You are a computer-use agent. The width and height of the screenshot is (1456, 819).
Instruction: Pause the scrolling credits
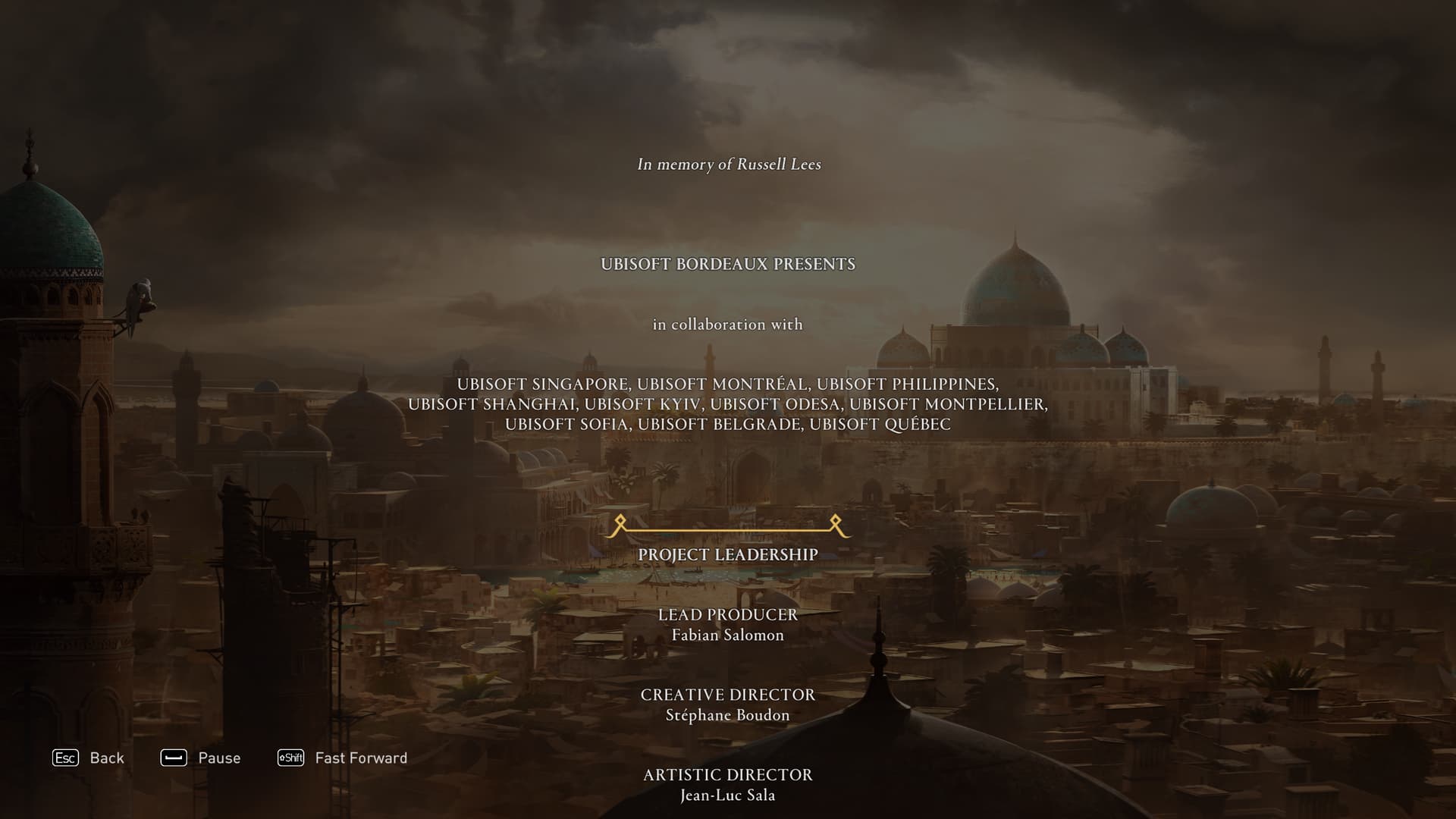coord(201,758)
